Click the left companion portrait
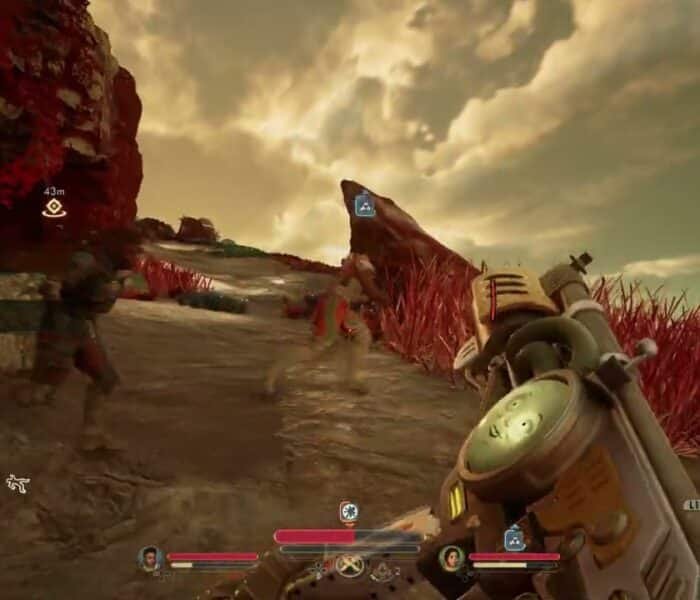 151,558
